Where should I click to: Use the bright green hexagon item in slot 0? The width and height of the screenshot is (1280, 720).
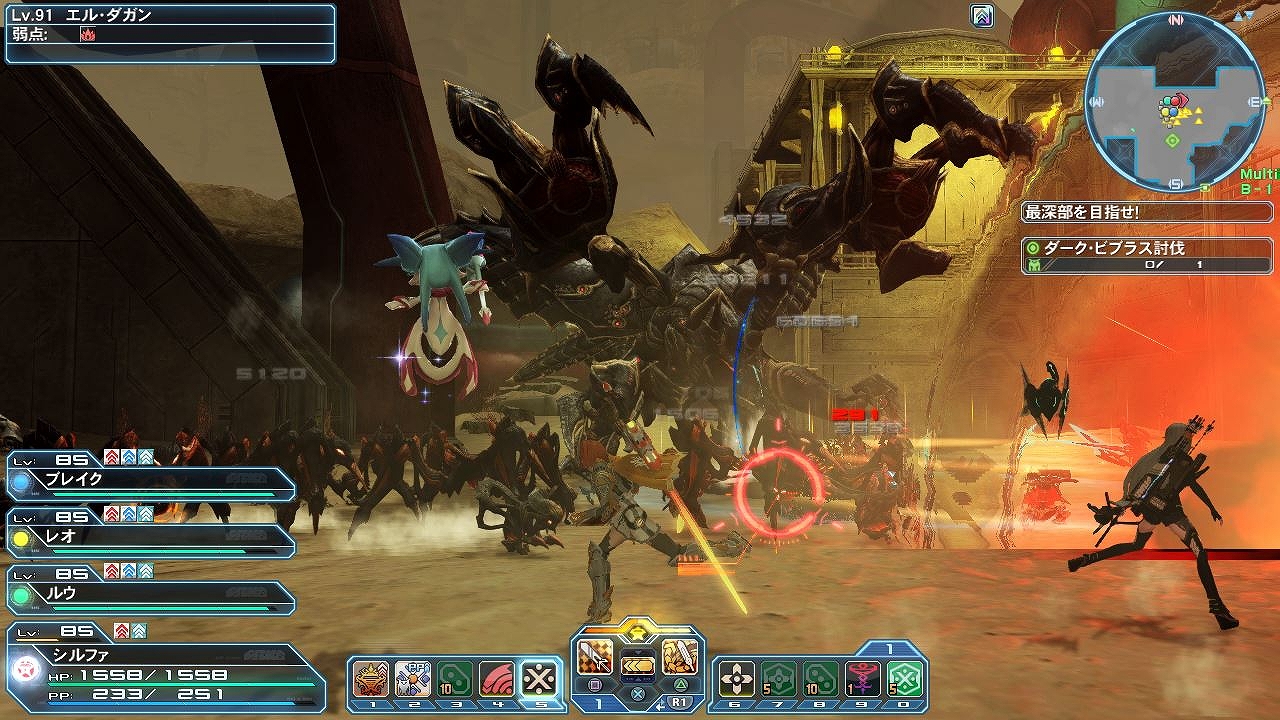pos(904,679)
